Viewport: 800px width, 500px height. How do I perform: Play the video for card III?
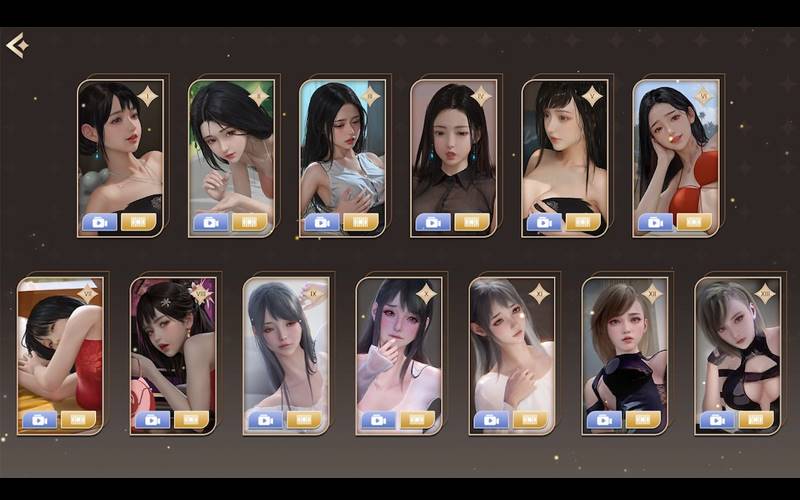321,222
